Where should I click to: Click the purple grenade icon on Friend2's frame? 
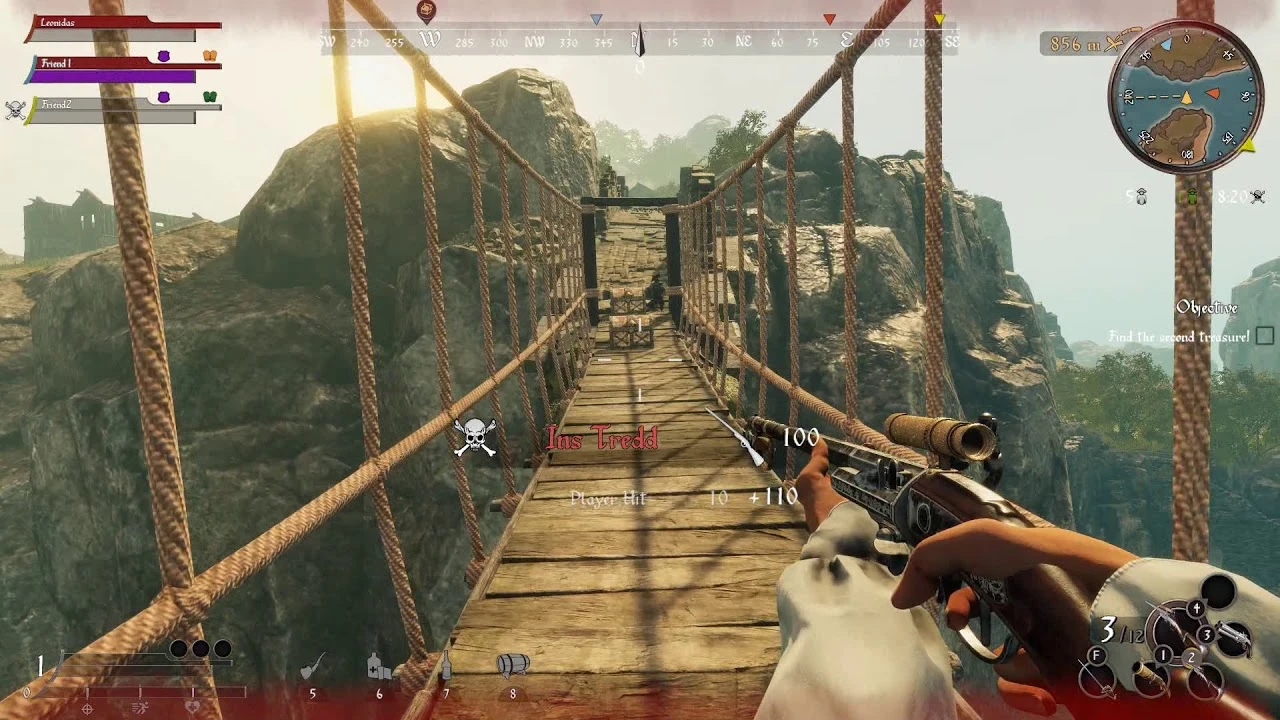point(165,95)
